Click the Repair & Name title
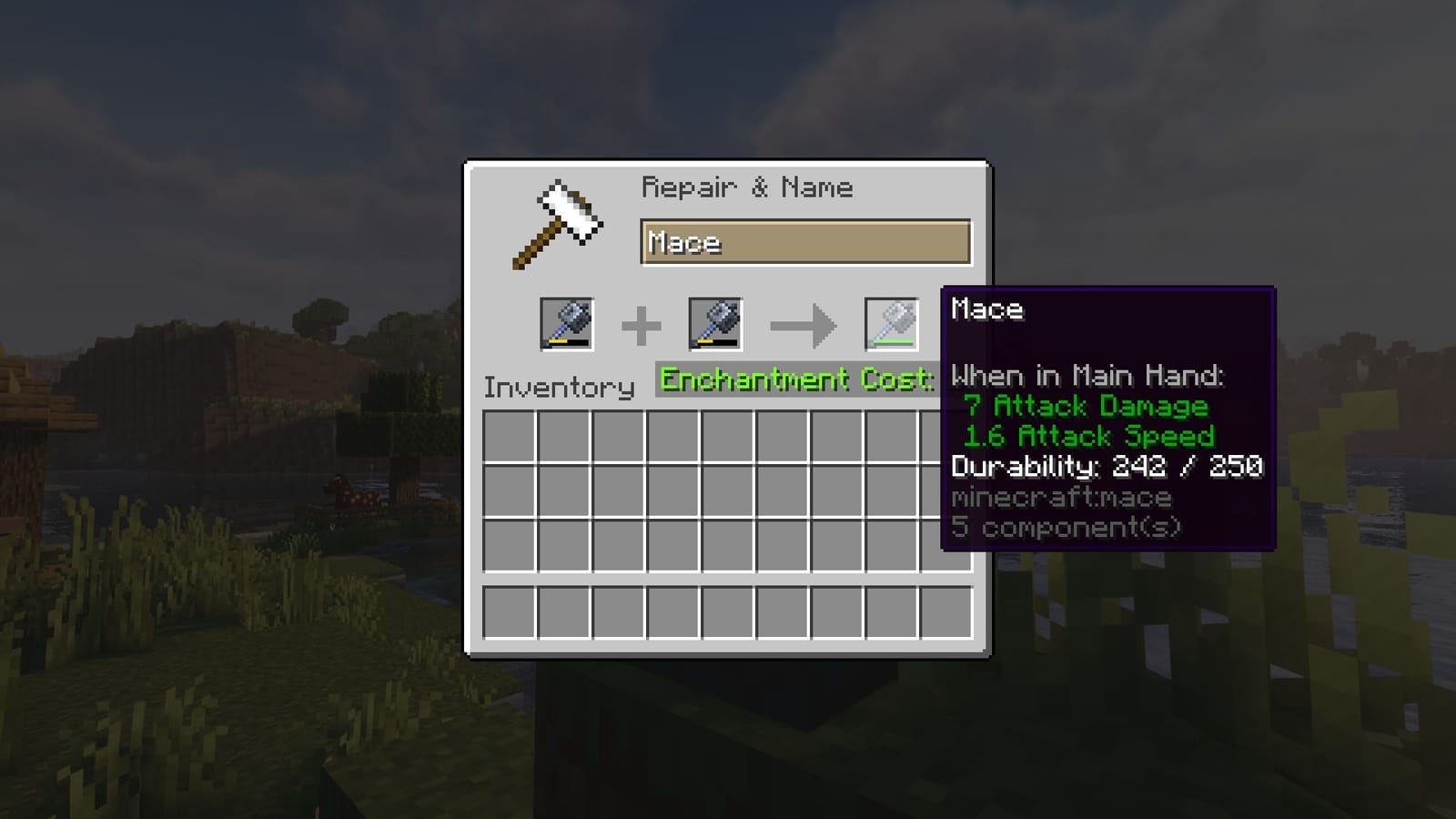The image size is (1456, 819). pyautogui.click(x=748, y=187)
